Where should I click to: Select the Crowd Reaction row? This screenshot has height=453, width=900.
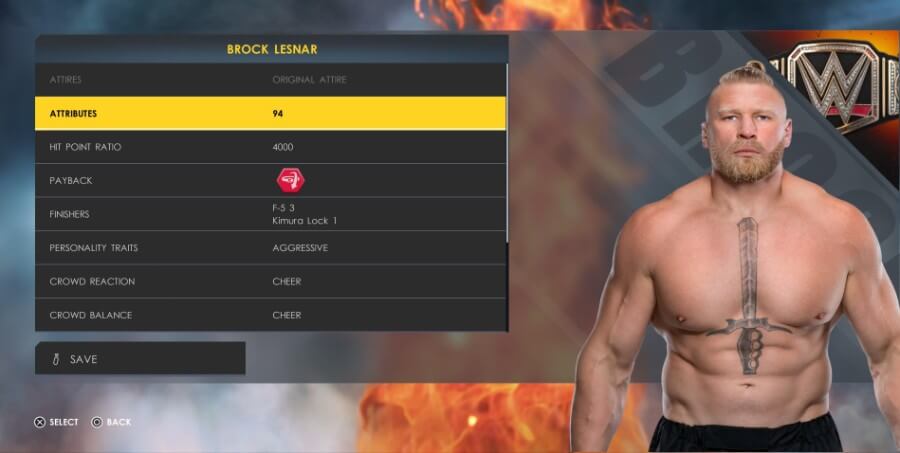point(270,281)
